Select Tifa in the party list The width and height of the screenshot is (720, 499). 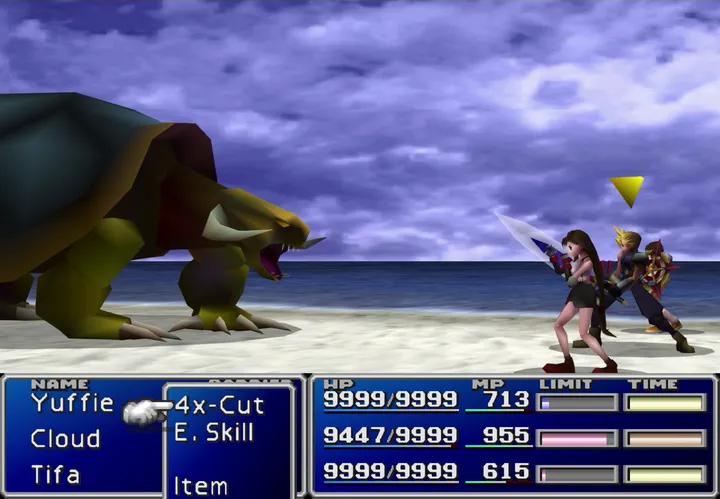[55, 474]
